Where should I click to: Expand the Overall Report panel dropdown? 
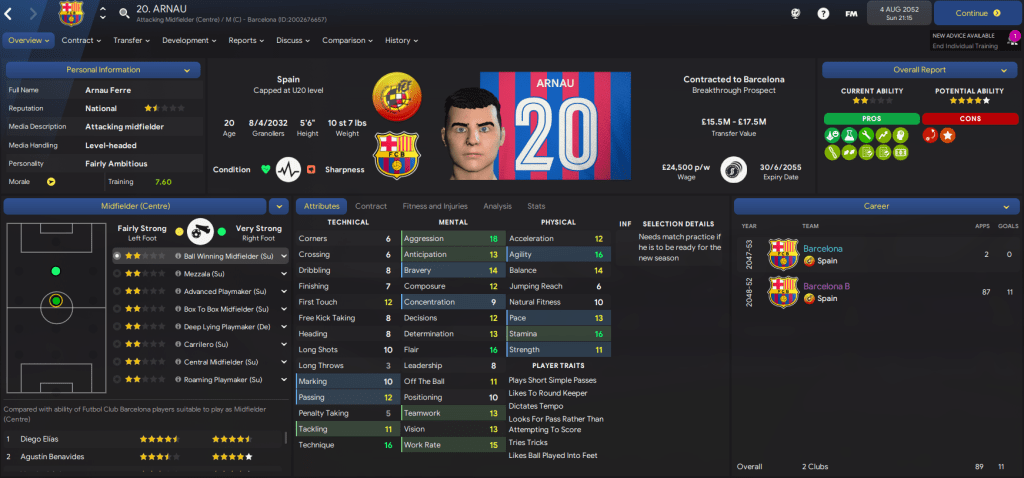point(1002,70)
